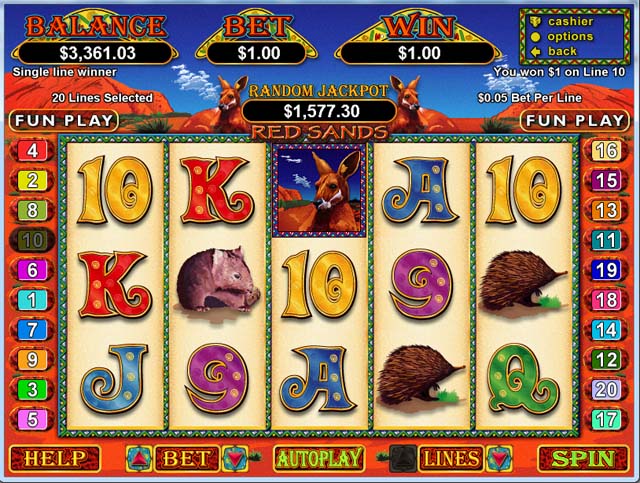Open the HELP screen
This screenshot has height=483, width=640.
[55, 459]
